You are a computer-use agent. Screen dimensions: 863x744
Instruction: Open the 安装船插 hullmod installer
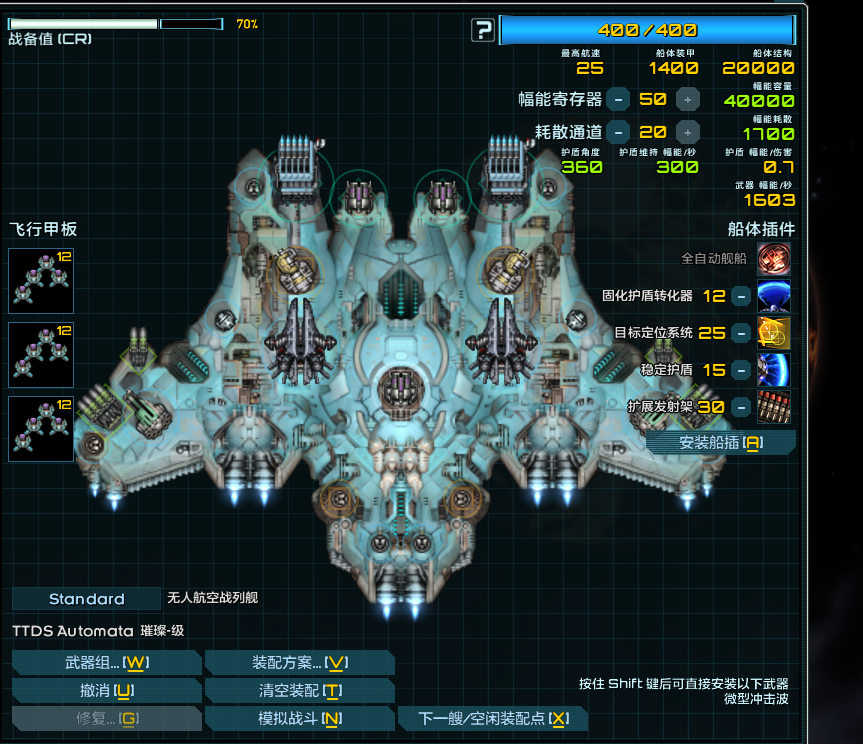coord(720,443)
